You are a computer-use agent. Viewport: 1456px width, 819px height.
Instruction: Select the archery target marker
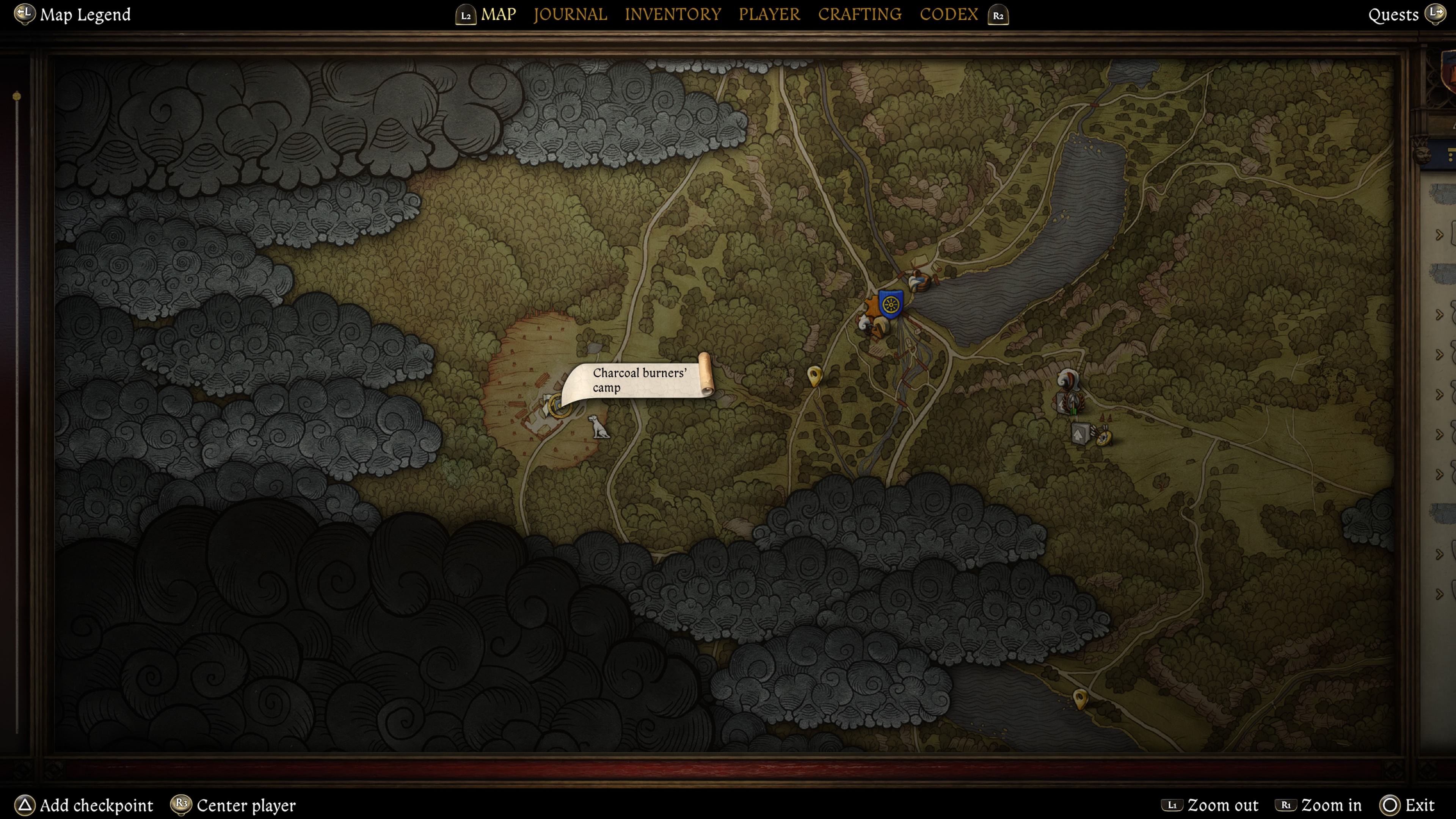click(x=1104, y=436)
